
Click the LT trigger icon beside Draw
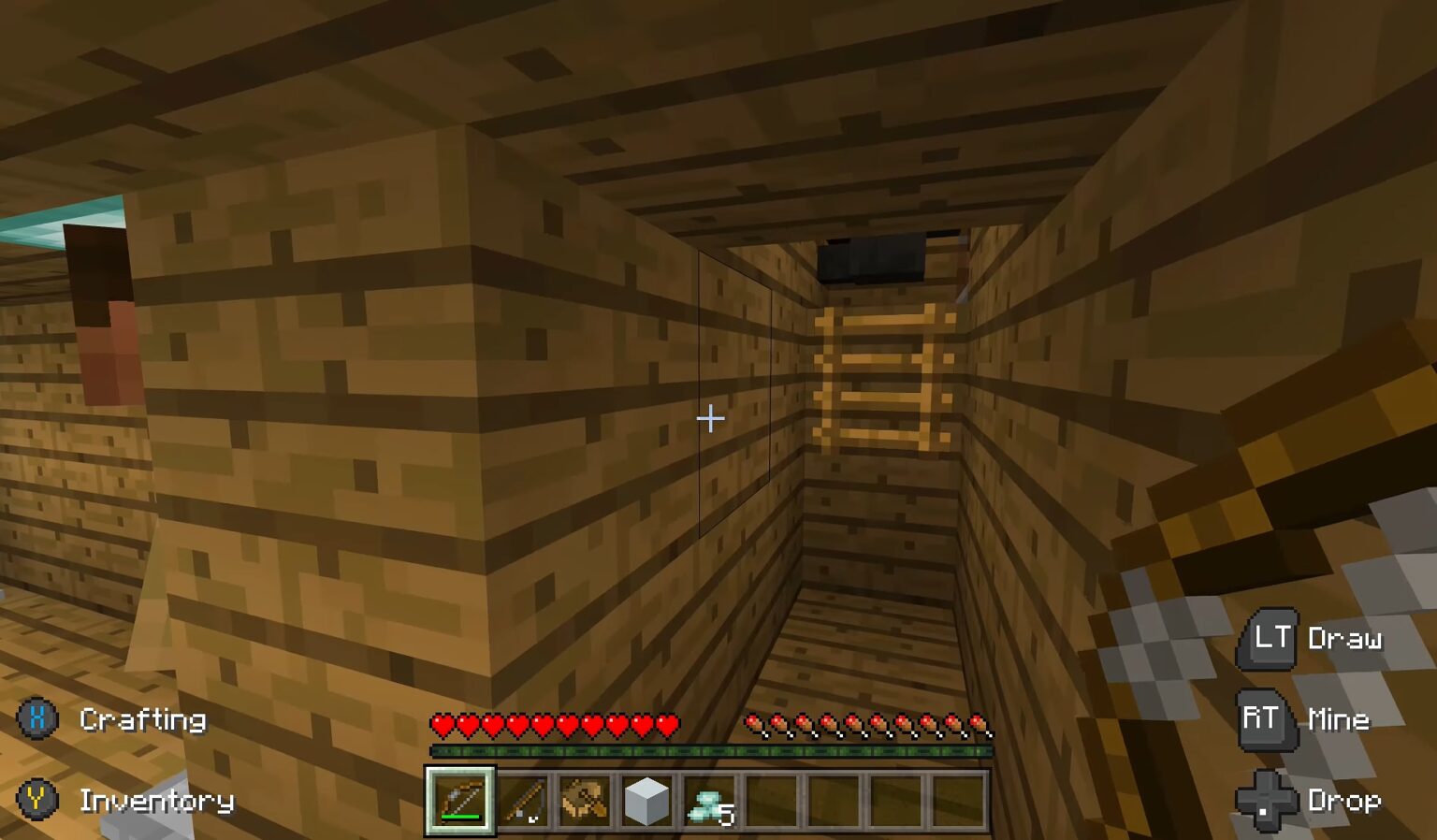pos(1269,640)
